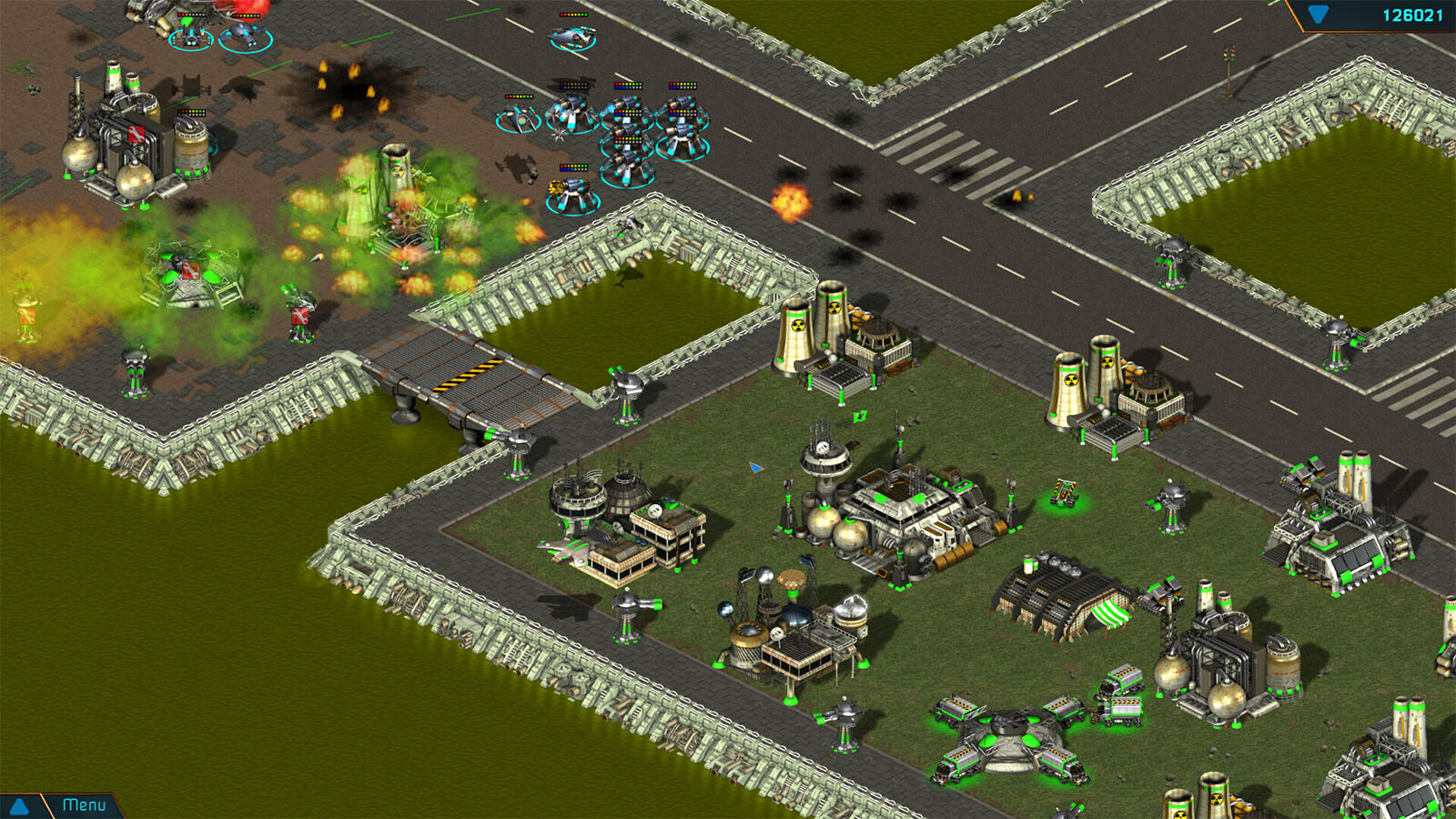Expand the blue down-arrow beside credits

coord(1318,15)
